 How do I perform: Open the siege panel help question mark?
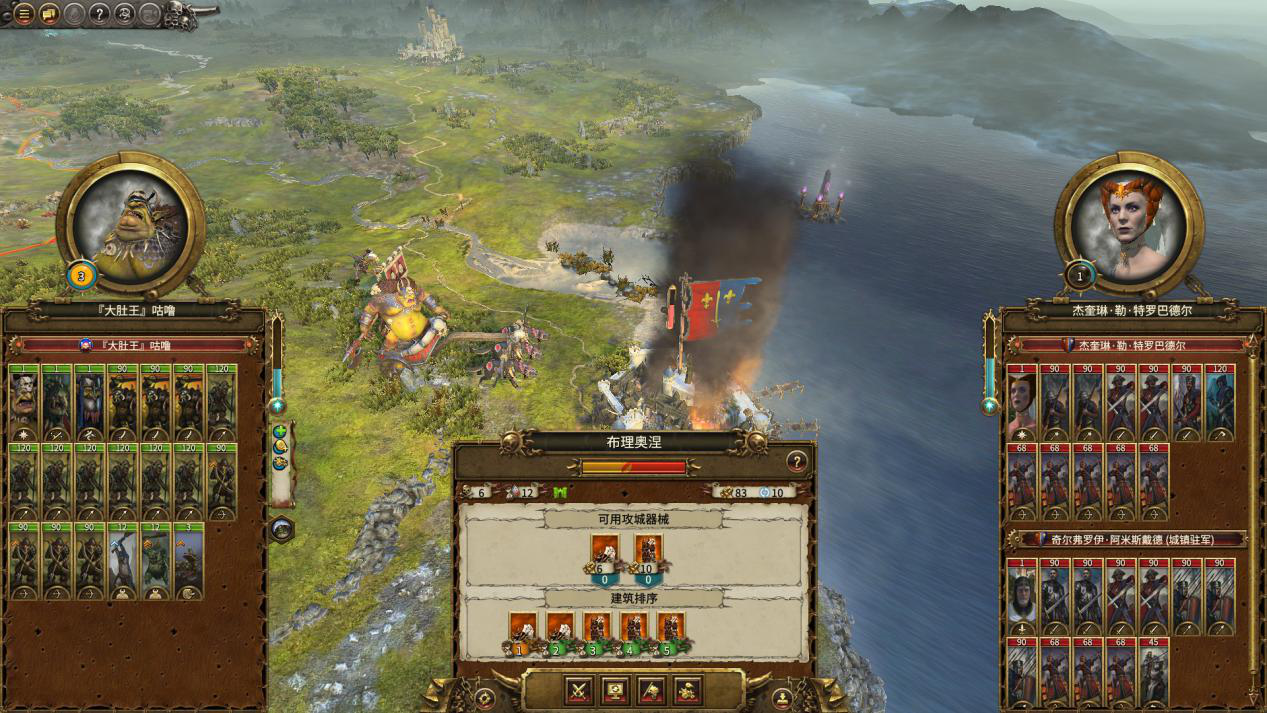tap(796, 461)
